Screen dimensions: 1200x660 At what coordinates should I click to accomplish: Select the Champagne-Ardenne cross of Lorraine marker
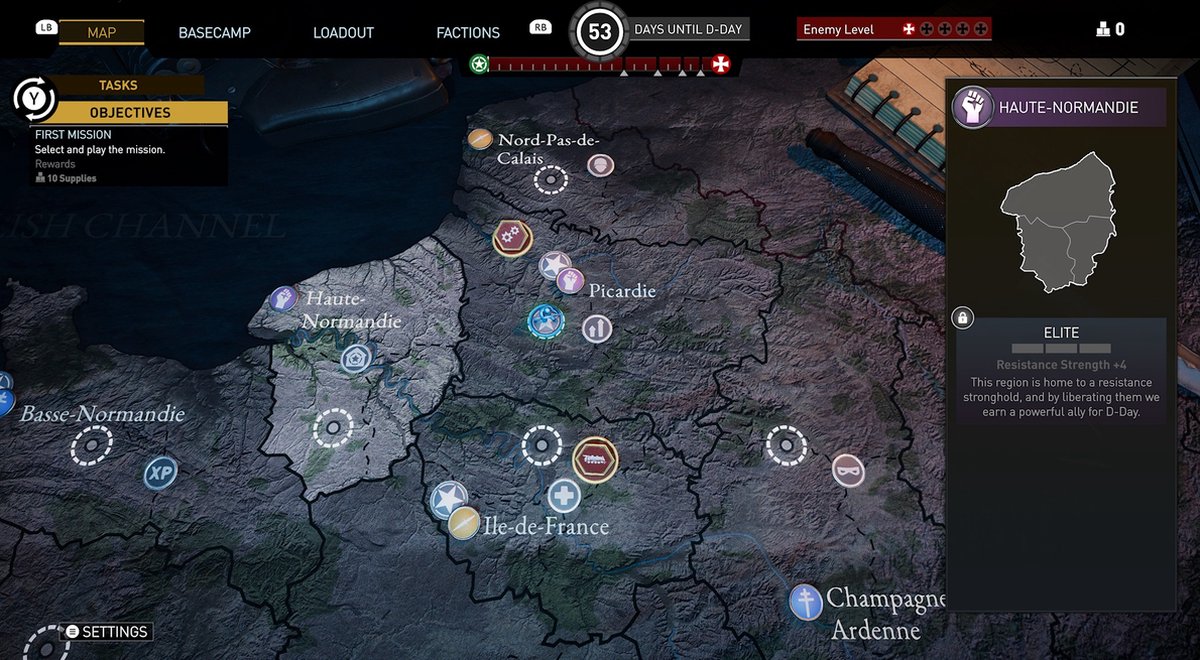[805, 601]
